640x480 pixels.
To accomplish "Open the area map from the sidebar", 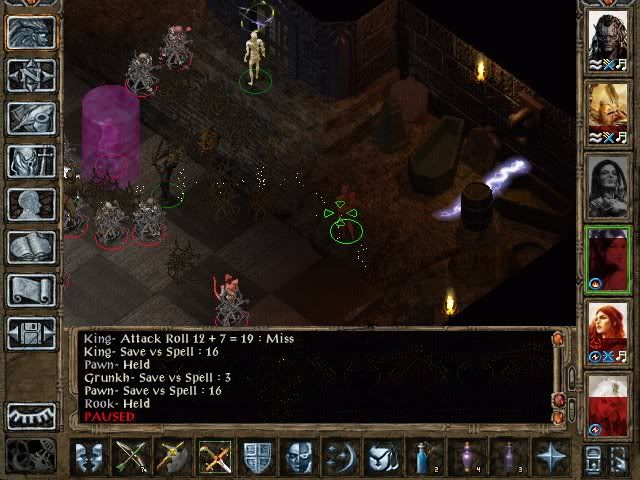I will pos(31,75).
